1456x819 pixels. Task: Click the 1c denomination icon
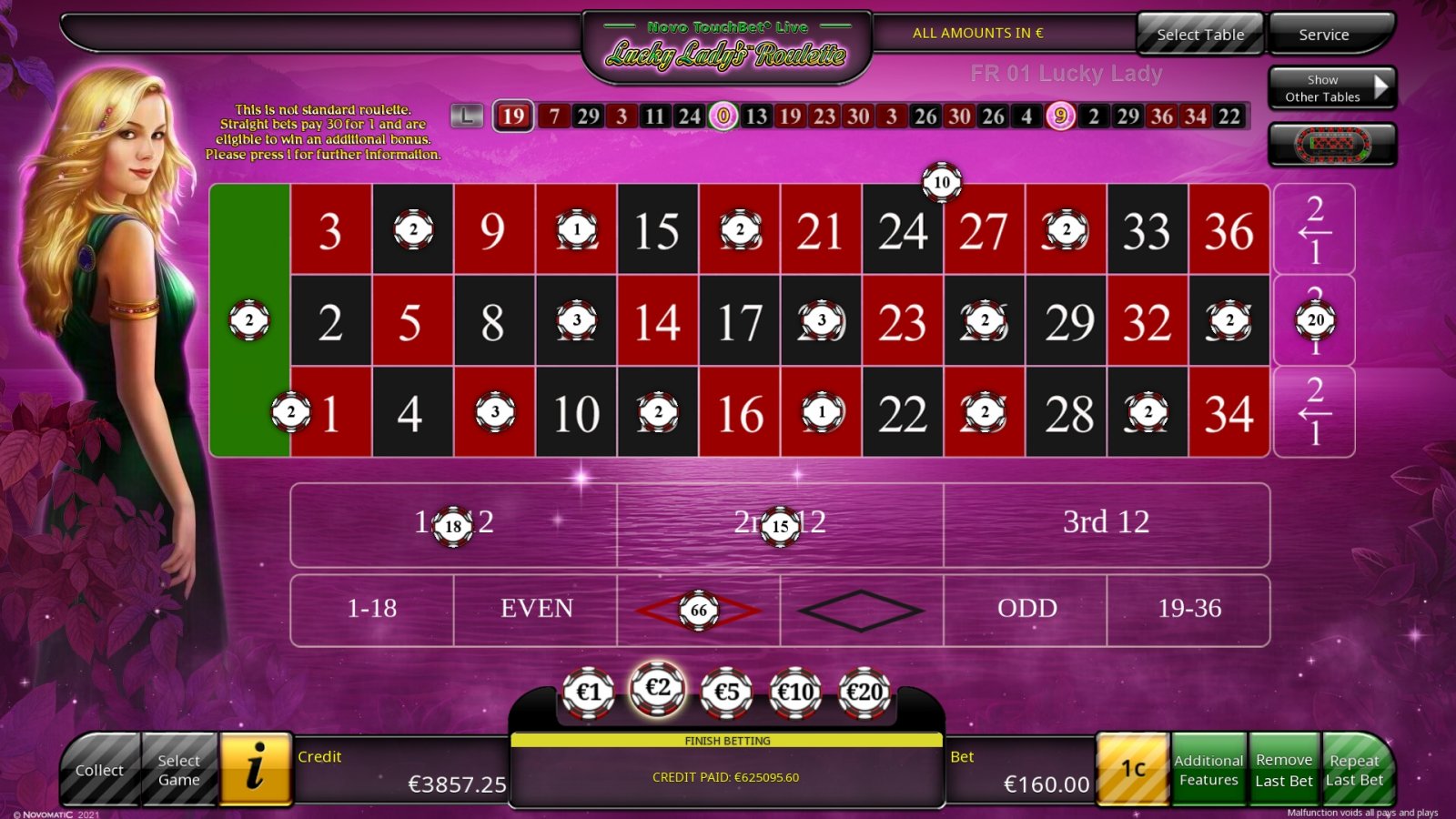pos(1133,769)
